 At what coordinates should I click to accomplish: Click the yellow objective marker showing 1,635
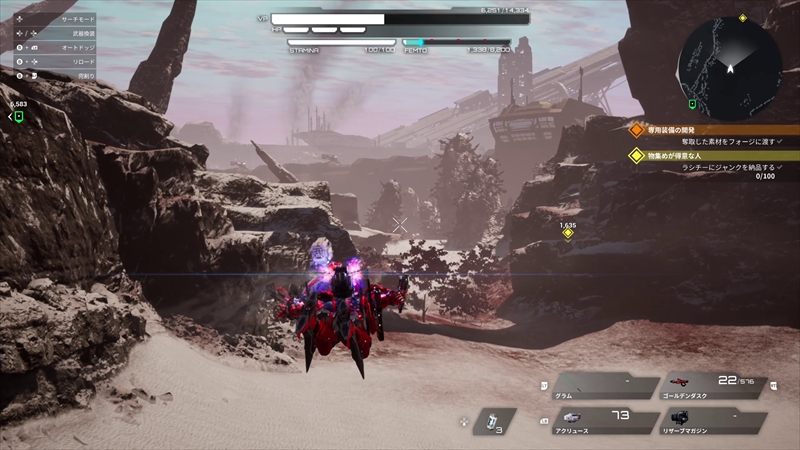pos(568,234)
